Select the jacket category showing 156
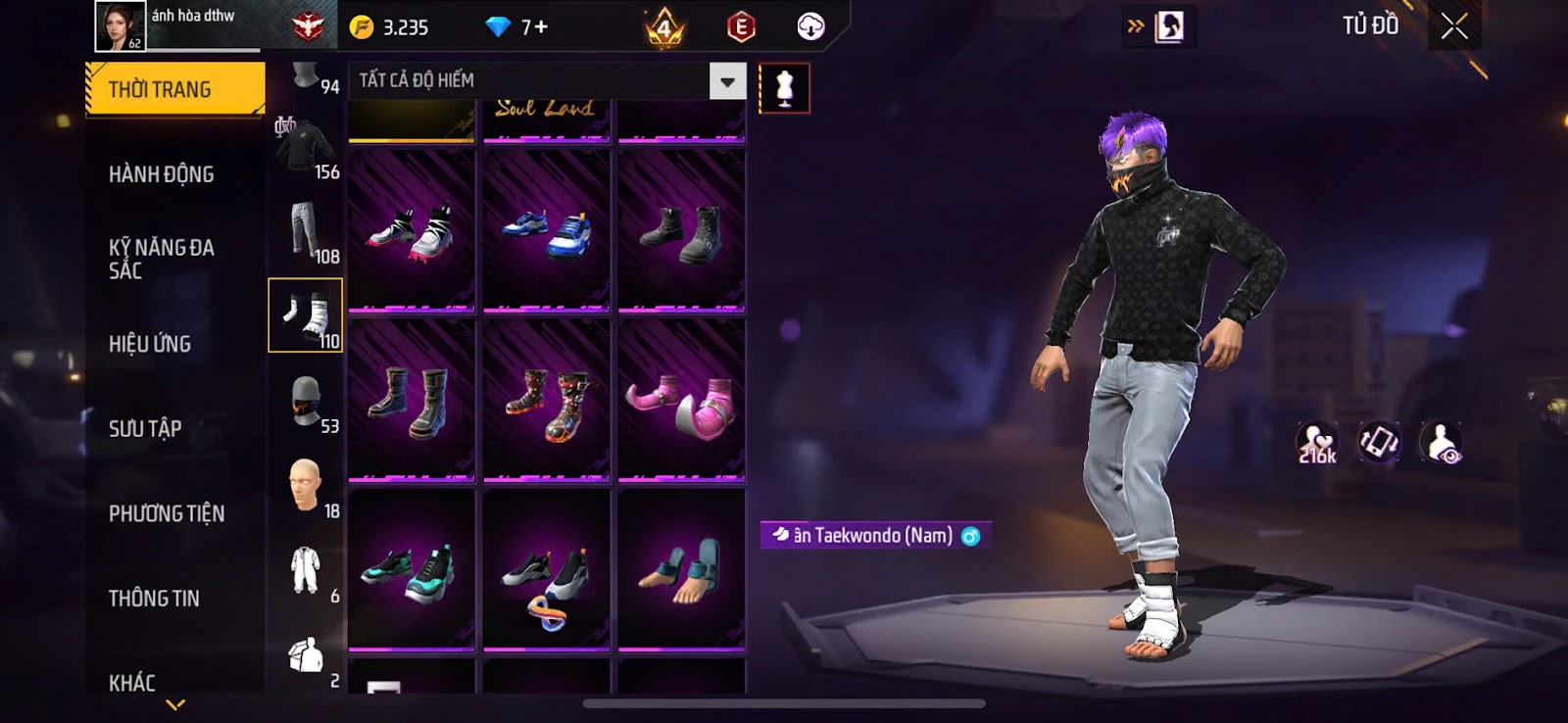The image size is (1568, 723). [306, 147]
